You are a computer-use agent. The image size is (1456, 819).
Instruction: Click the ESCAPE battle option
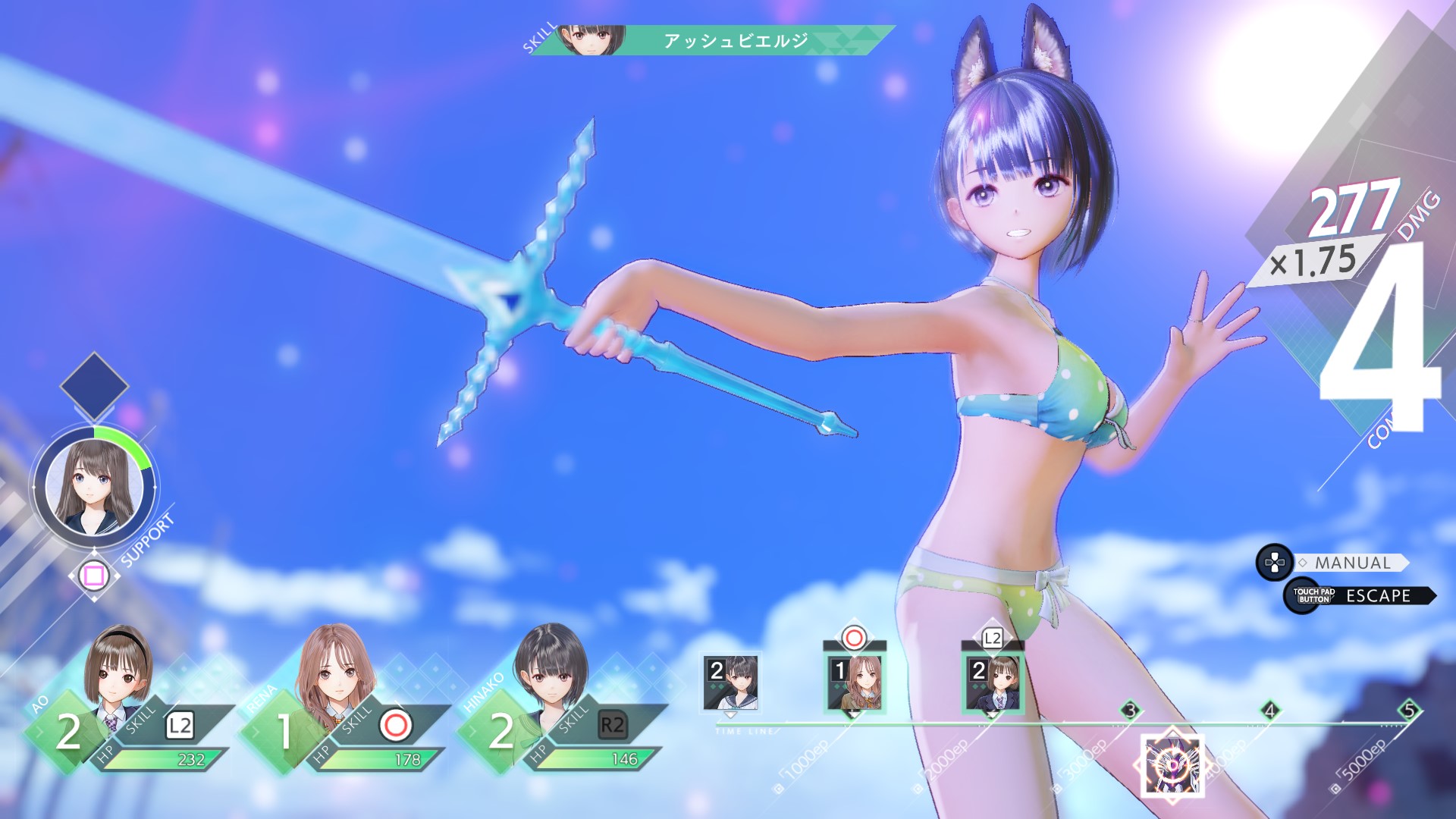[1377, 596]
